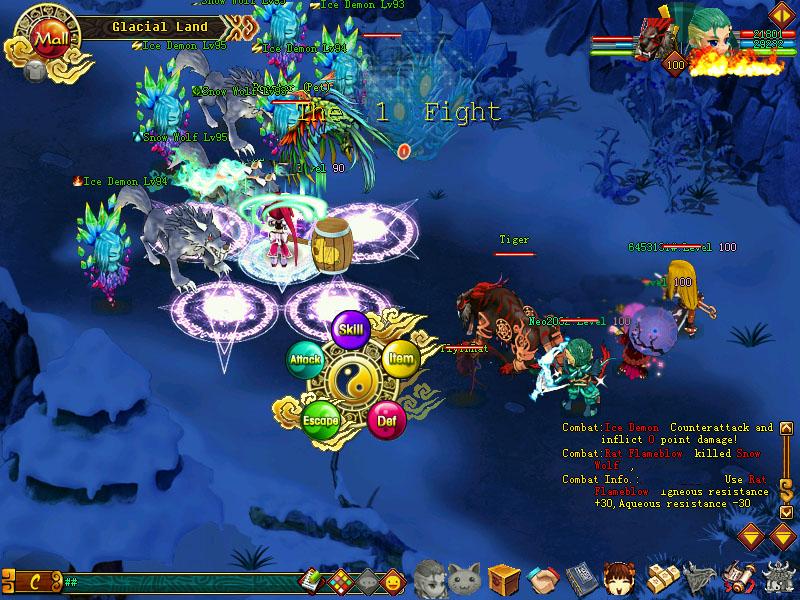The width and height of the screenshot is (800, 600).
Task: Select the Attack battle command
Action: click(x=305, y=358)
